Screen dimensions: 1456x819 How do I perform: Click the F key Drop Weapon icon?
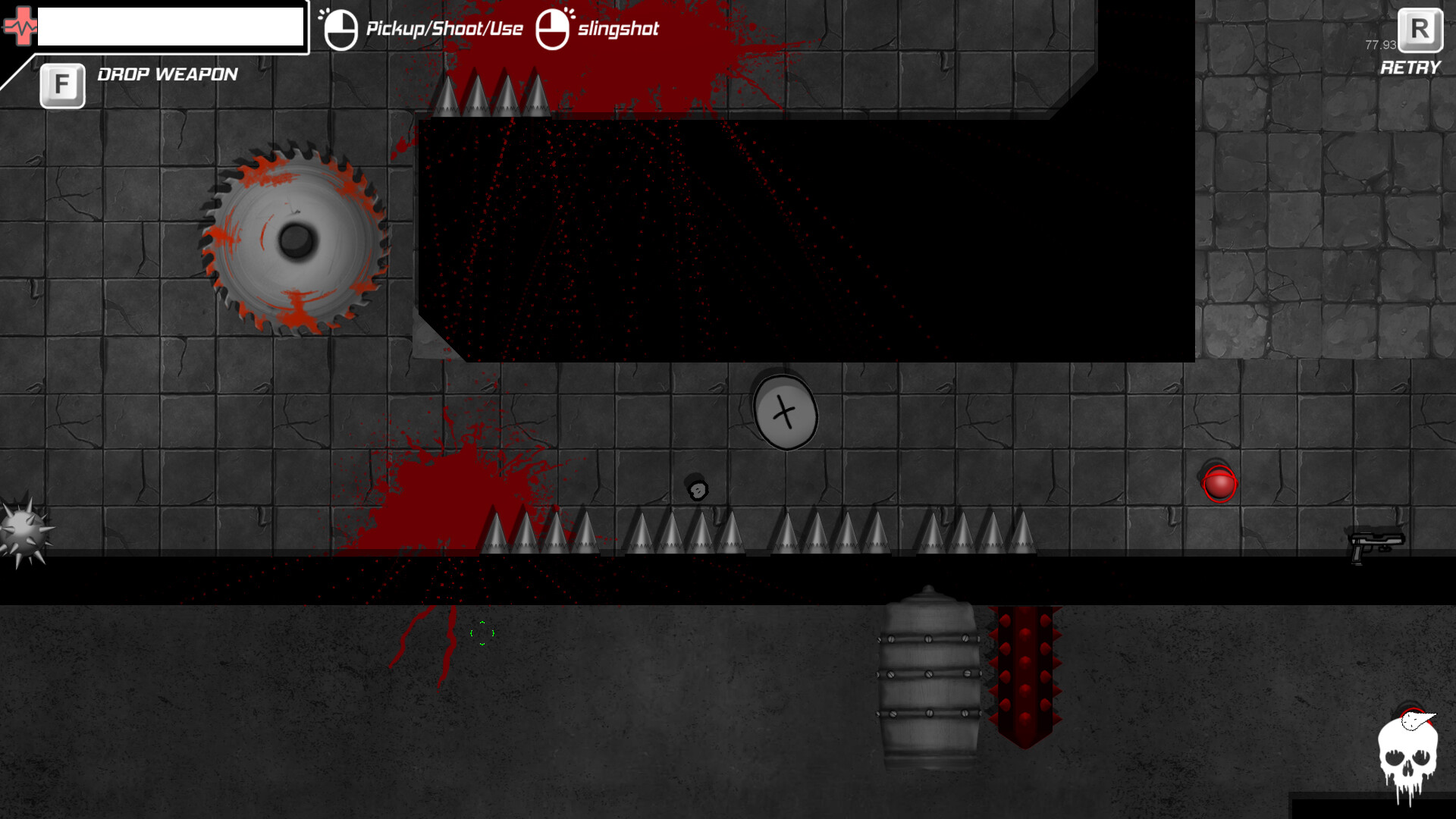[62, 83]
